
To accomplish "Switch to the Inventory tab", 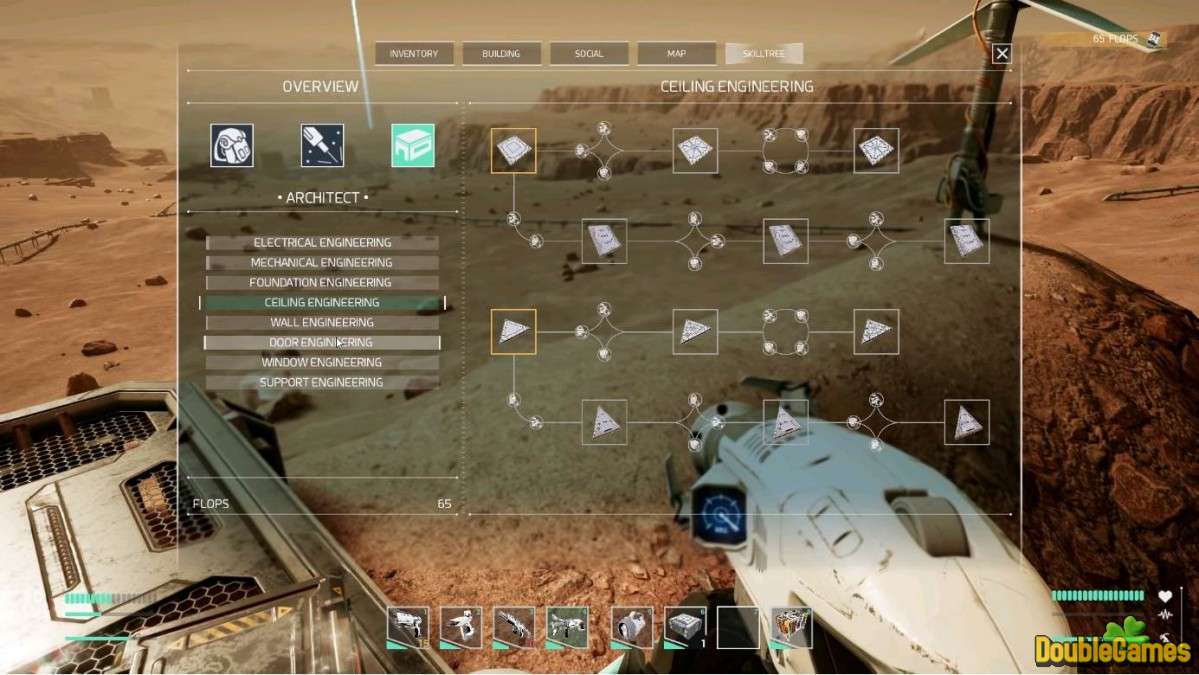I will pyautogui.click(x=414, y=54).
